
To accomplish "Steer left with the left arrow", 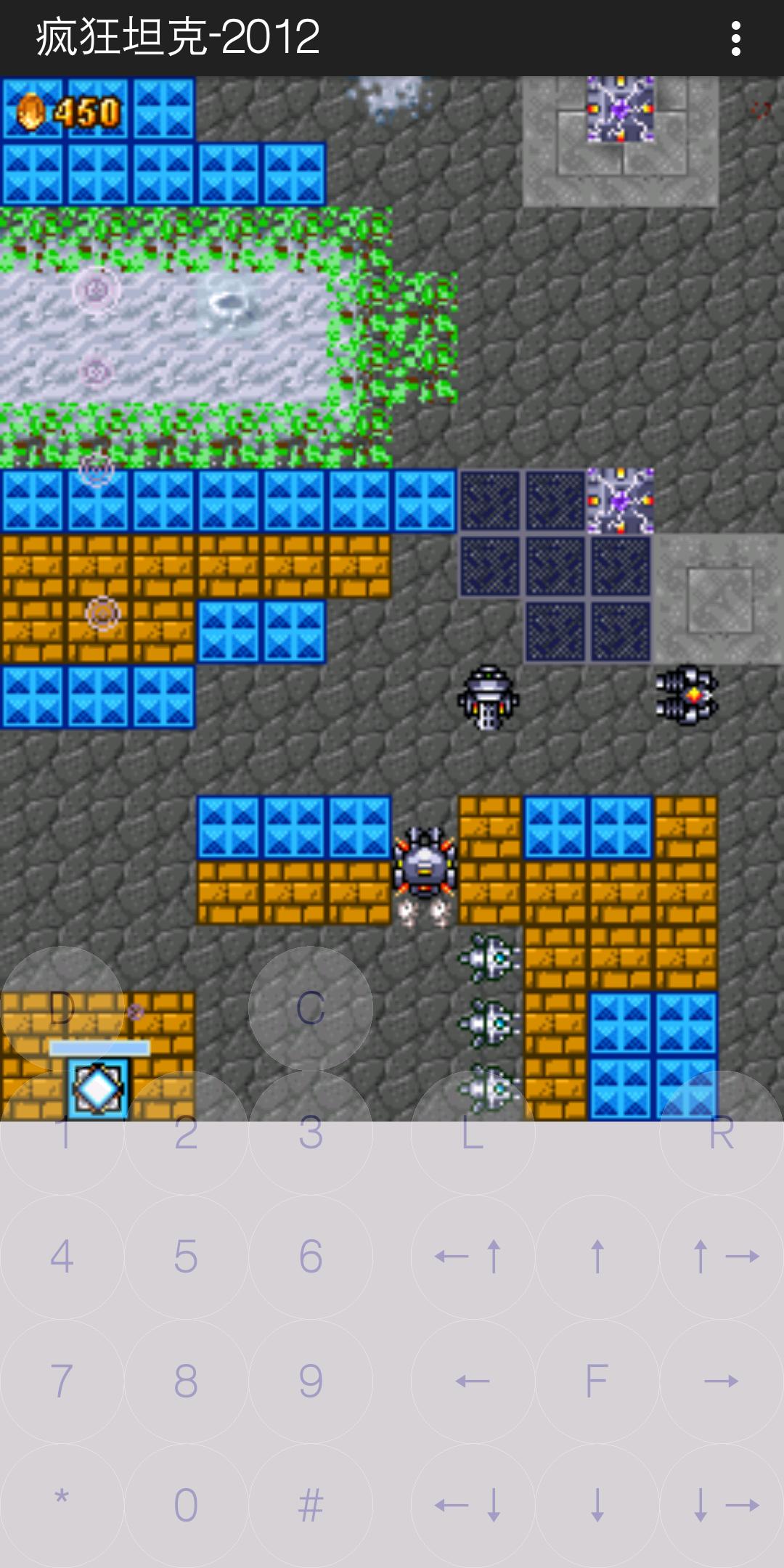I will point(473,1381).
